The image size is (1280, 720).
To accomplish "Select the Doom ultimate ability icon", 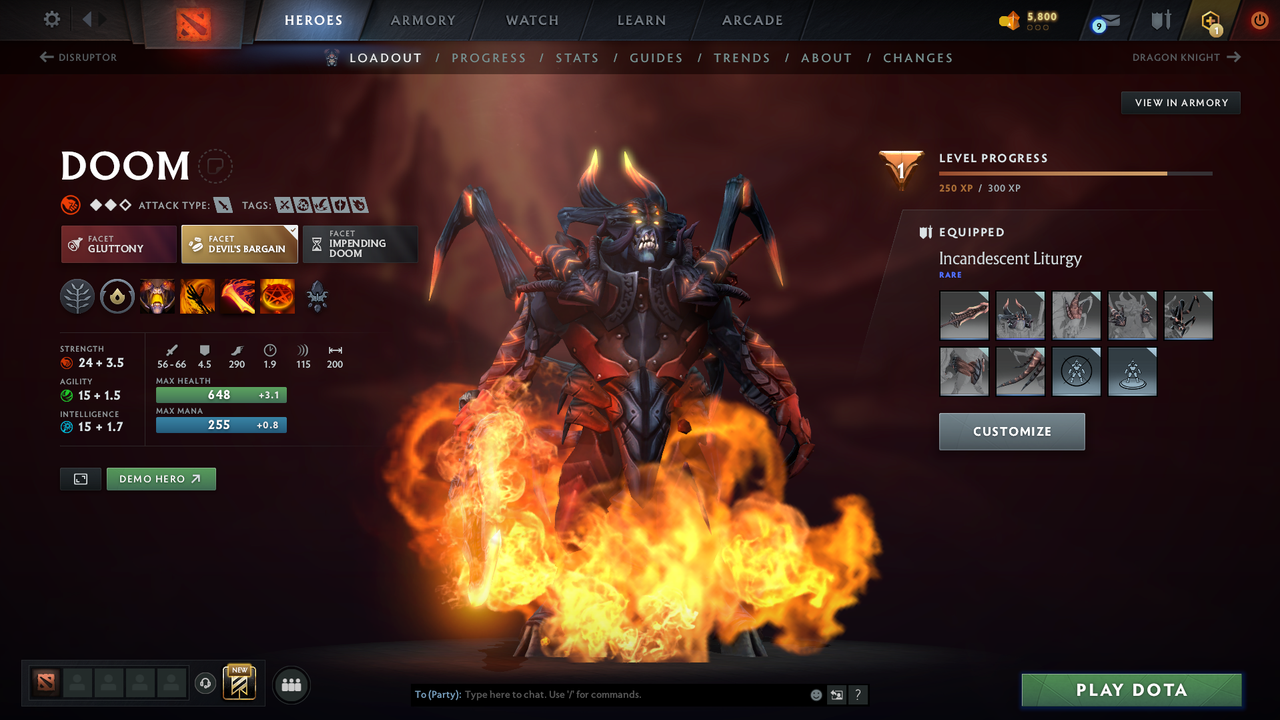I will click(277, 296).
